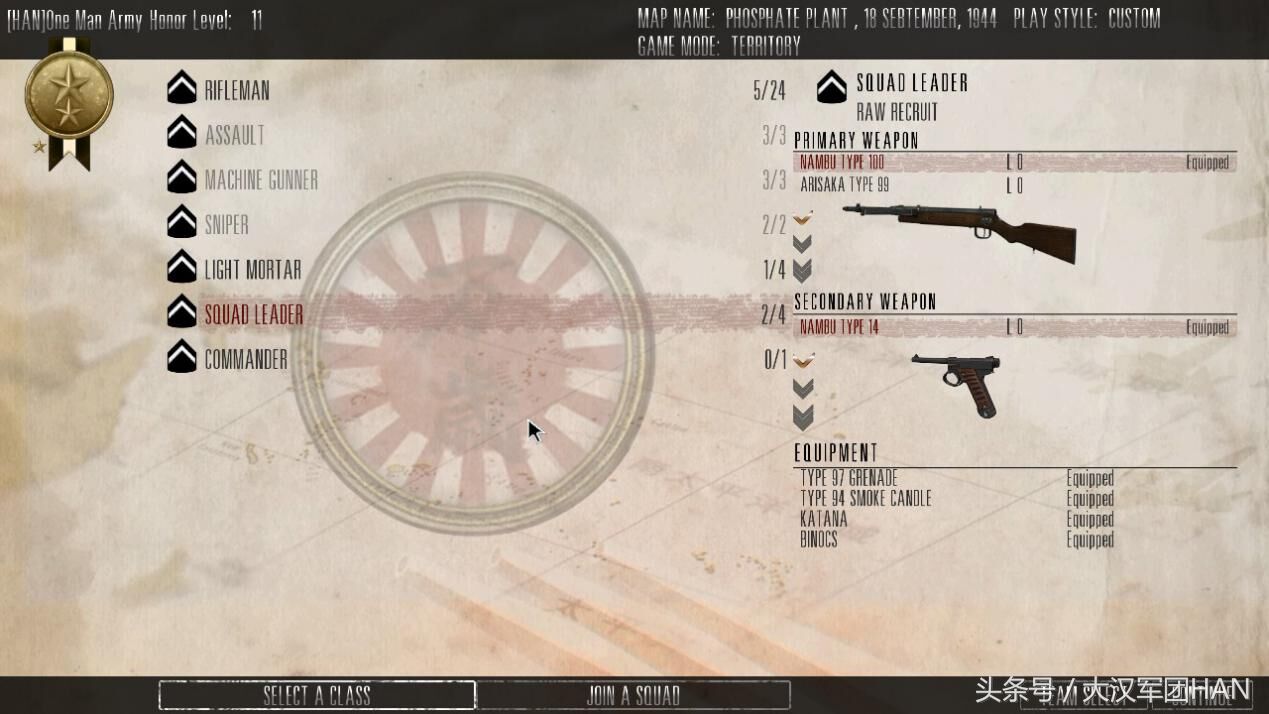
Task: Click the Katana equipment row
Action: click(x=824, y=519)
